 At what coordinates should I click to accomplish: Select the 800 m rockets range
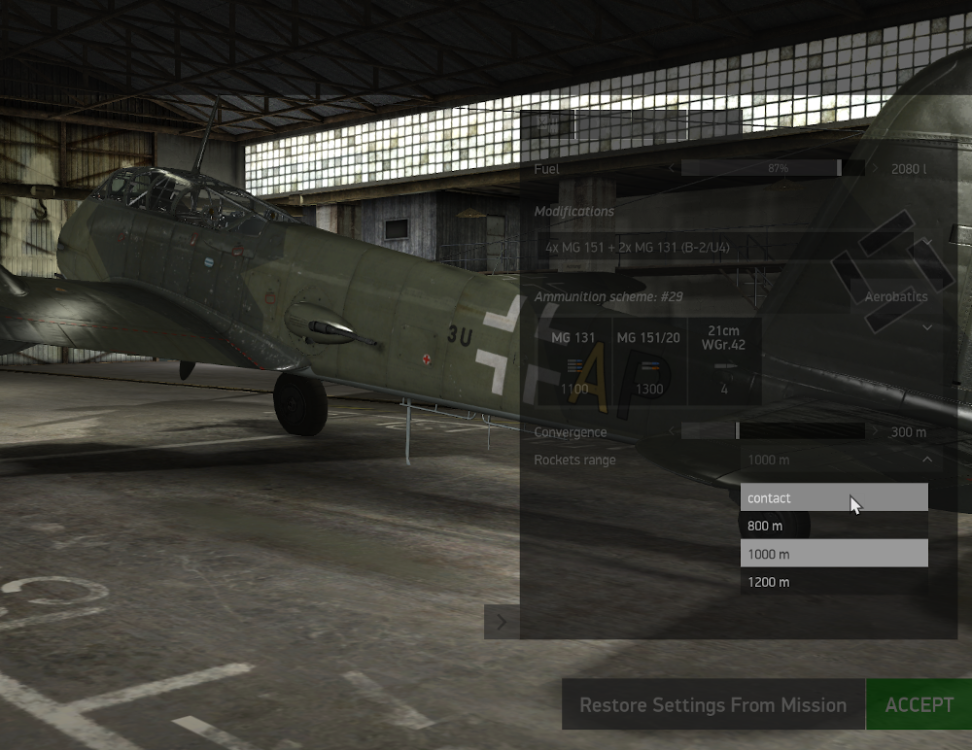833,526
